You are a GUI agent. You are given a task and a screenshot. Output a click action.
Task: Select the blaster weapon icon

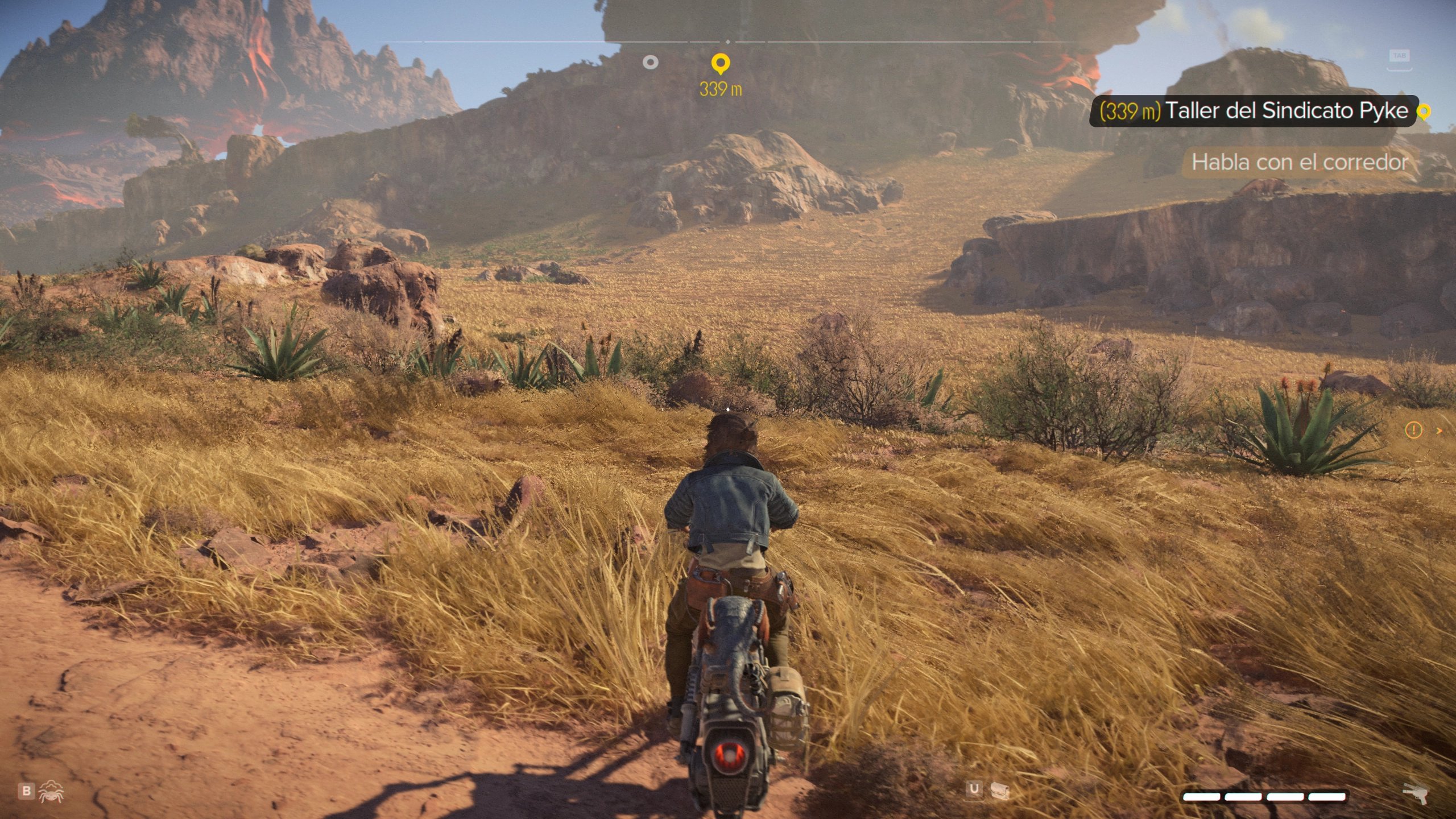pyautogui.click(x=1416, y=792)
